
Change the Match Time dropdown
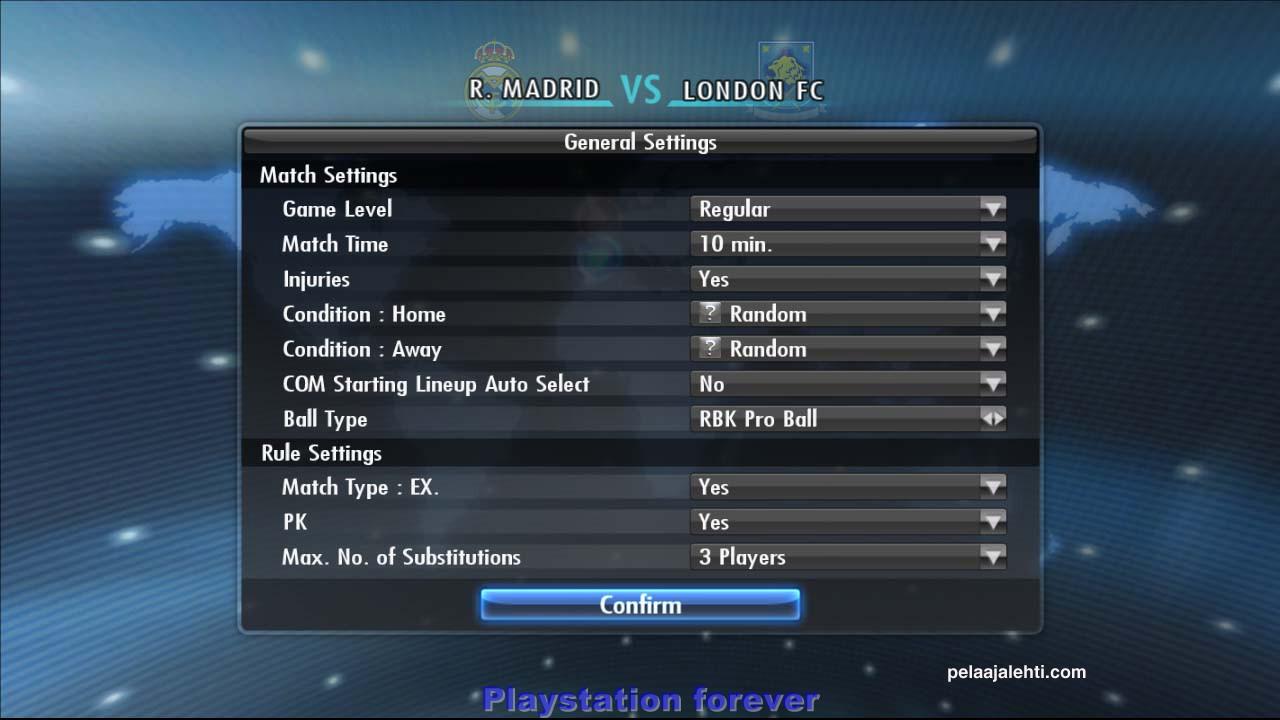click(848, 244)
